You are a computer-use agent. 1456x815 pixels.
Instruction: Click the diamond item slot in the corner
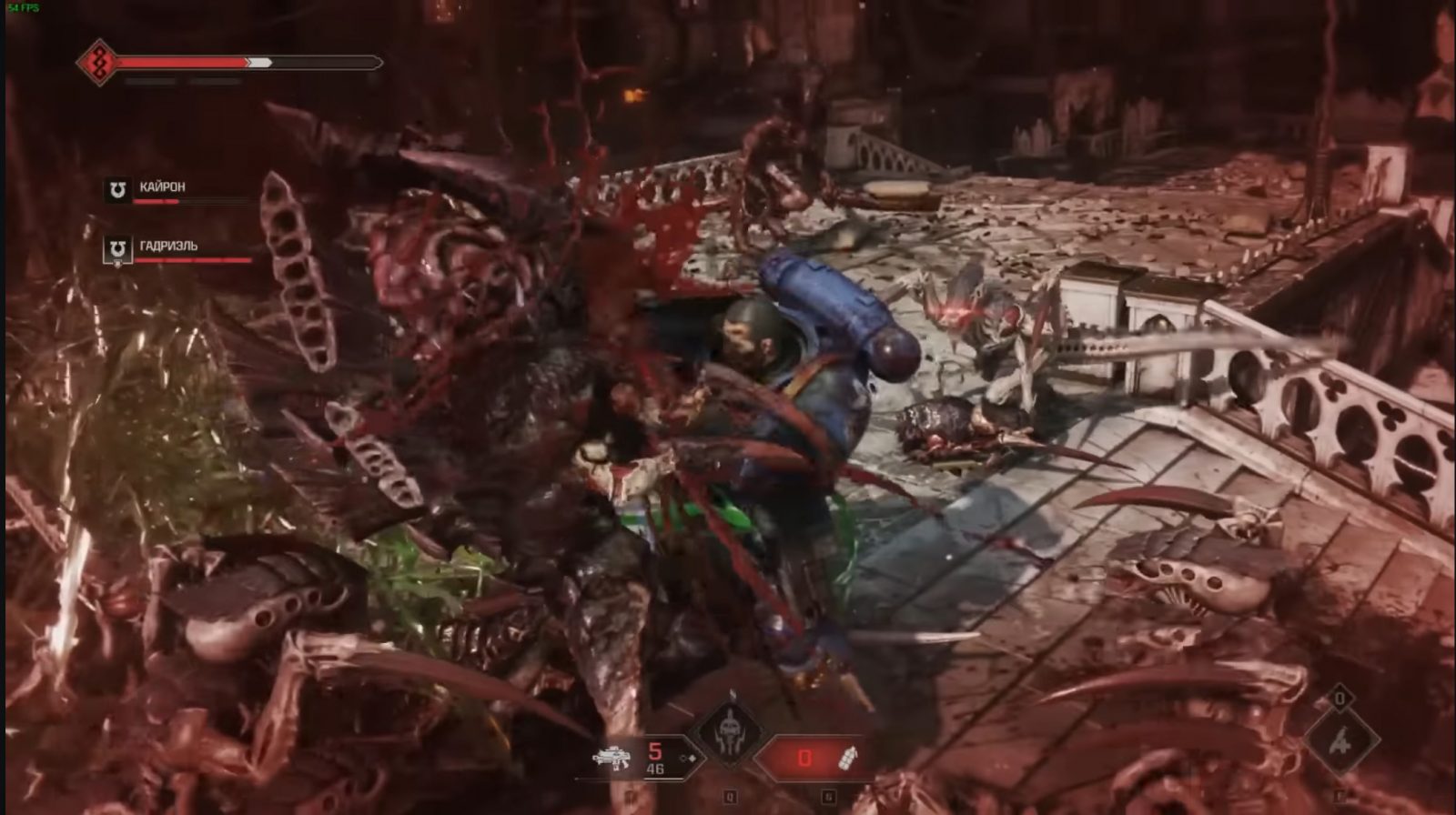(1340, 741)
